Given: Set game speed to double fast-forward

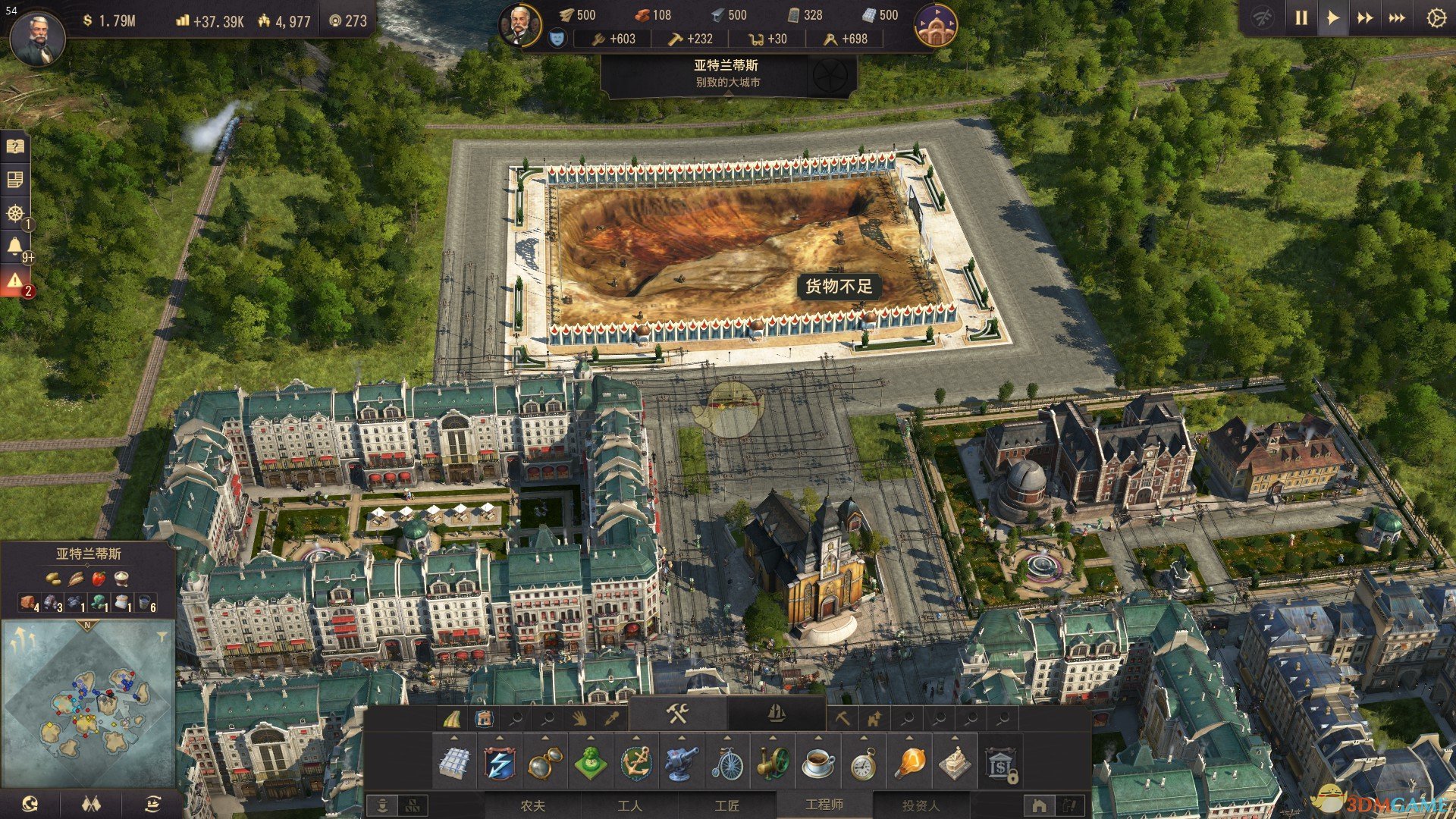Looking at the screenshot, I should click(1365, 18).
